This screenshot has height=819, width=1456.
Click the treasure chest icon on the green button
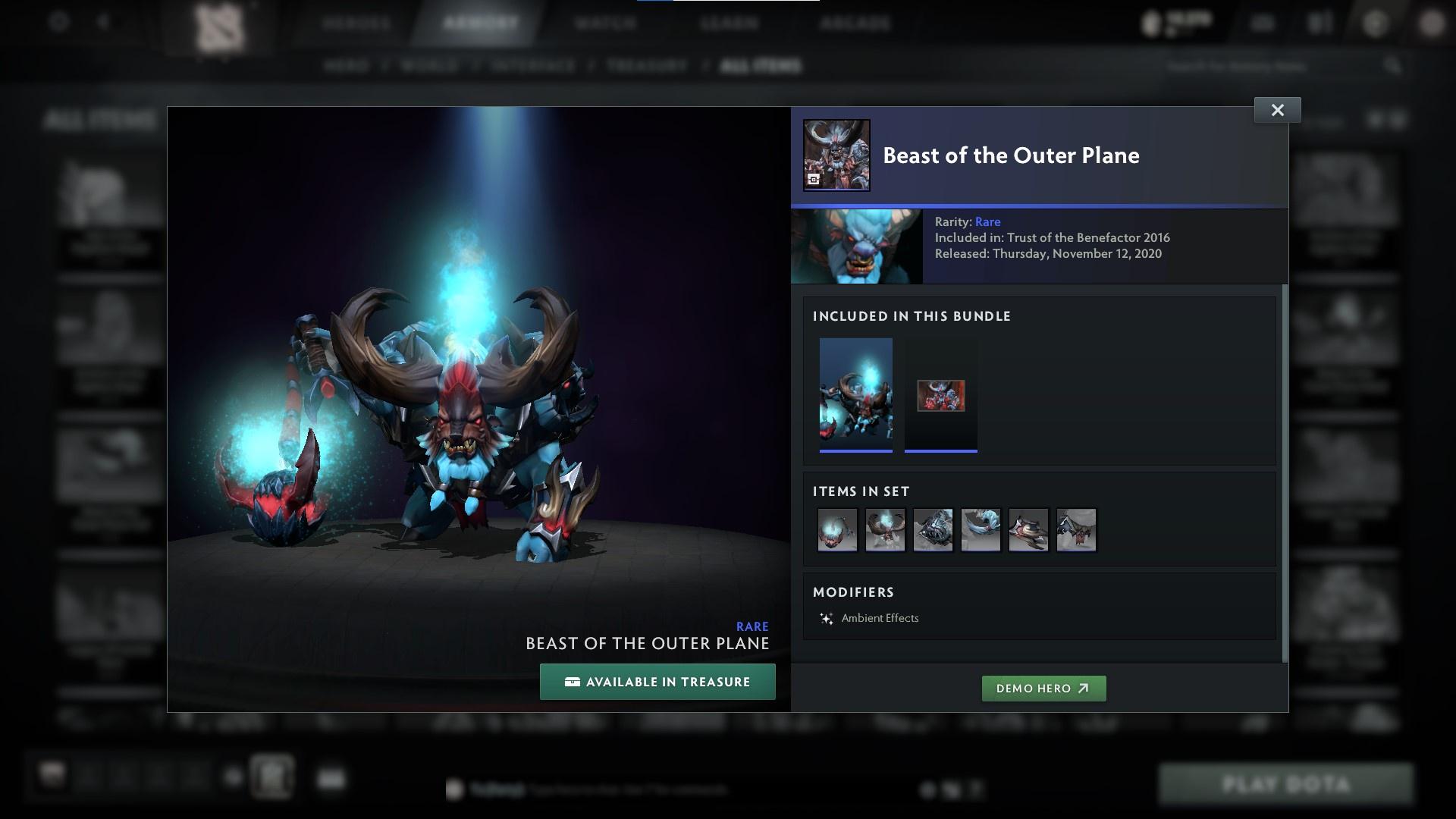point(571,681)
